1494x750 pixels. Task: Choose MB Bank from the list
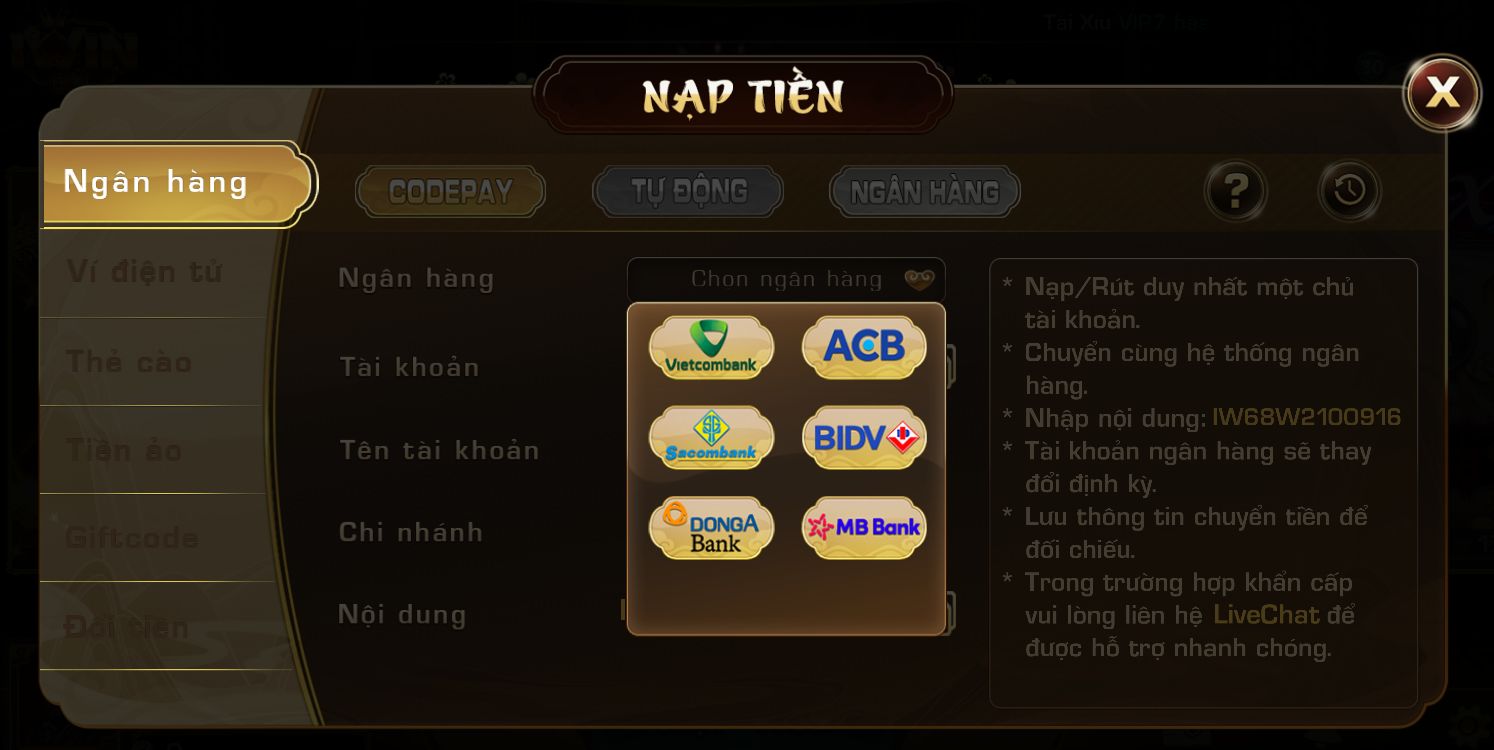pyautogui.click(x=863, y=527)
